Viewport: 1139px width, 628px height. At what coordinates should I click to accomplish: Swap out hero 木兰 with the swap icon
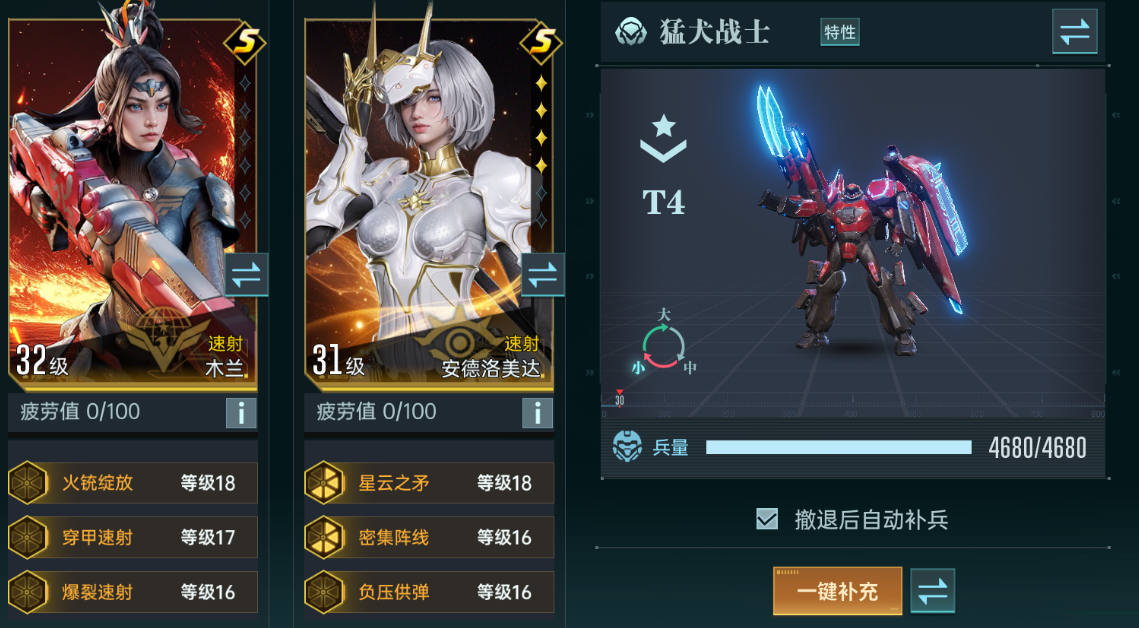tap(245, 275)
